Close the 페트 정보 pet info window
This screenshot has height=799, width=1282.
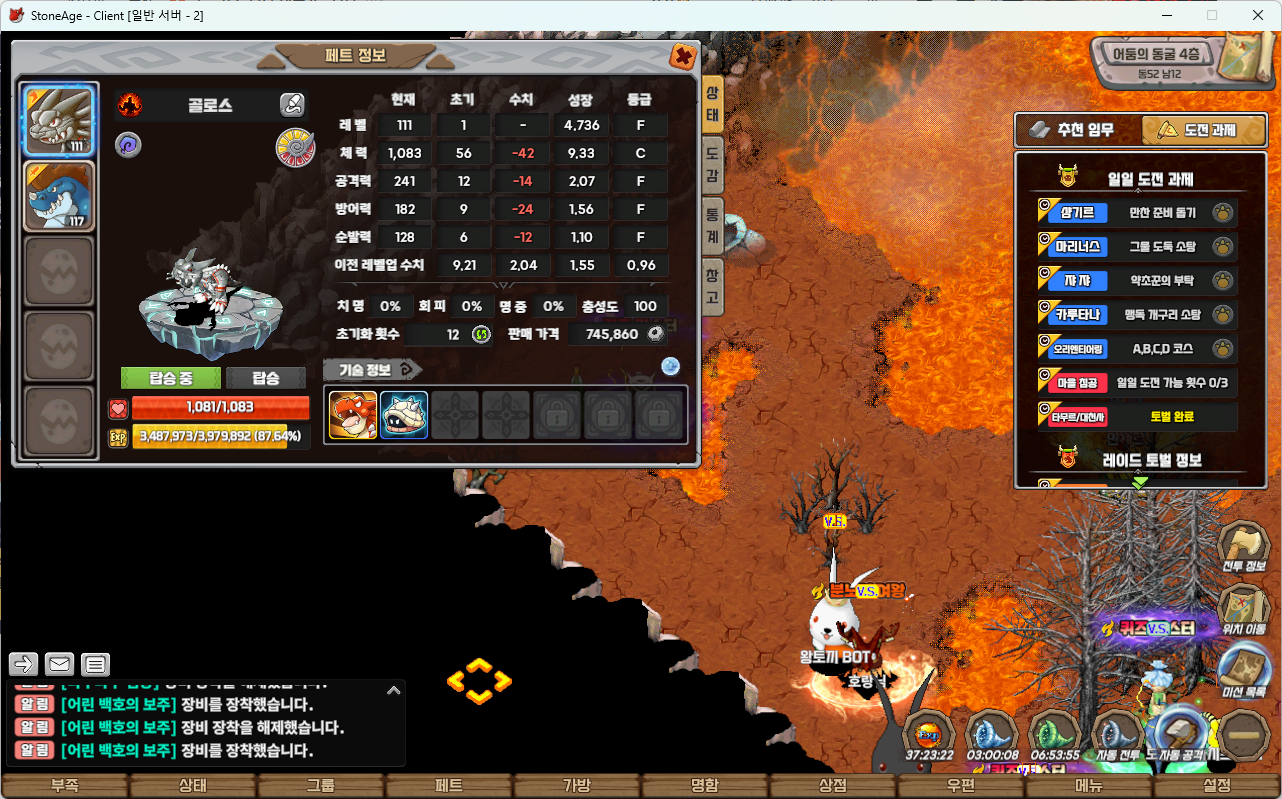coord(683,56)
